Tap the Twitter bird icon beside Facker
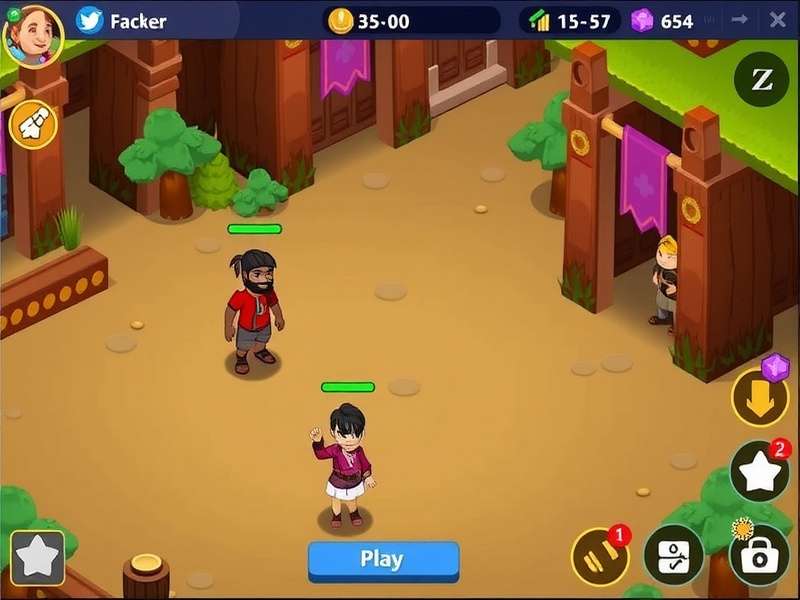800x600 pixels. tap(90, 21)
